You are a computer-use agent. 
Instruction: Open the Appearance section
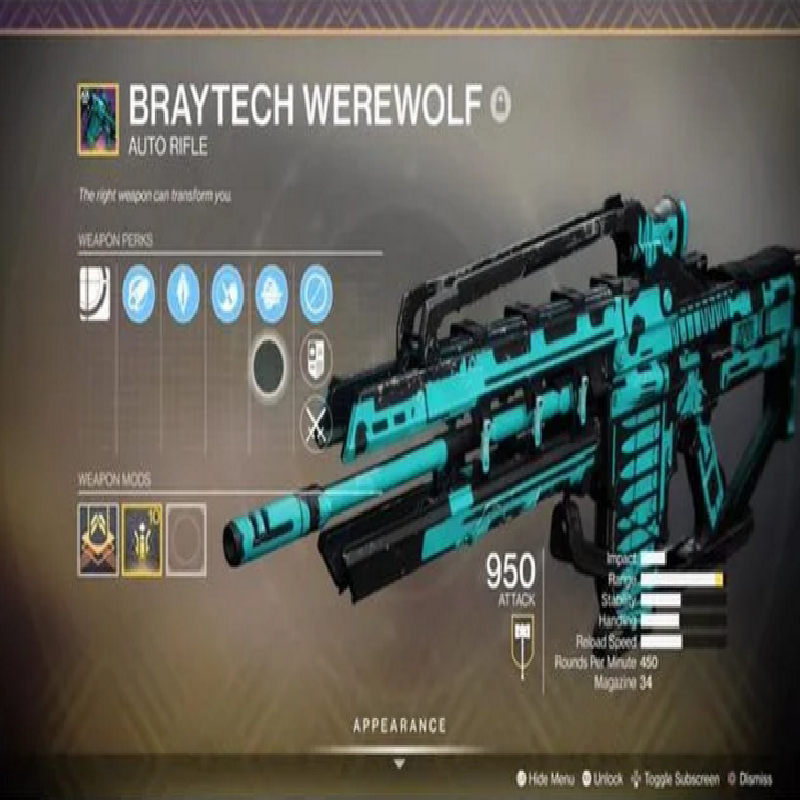(399, 725)
